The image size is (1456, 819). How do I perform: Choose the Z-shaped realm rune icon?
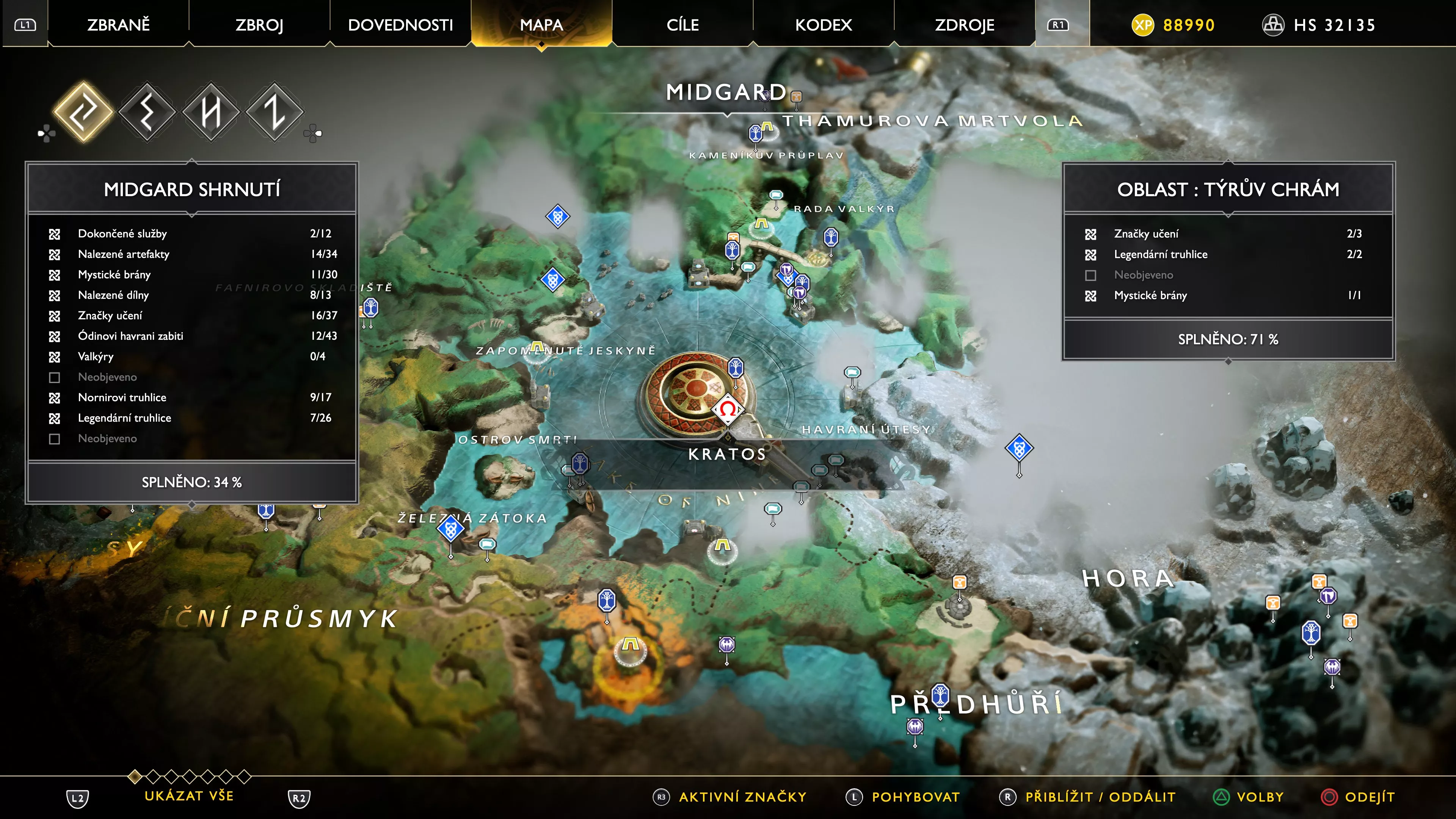point(275,111)
